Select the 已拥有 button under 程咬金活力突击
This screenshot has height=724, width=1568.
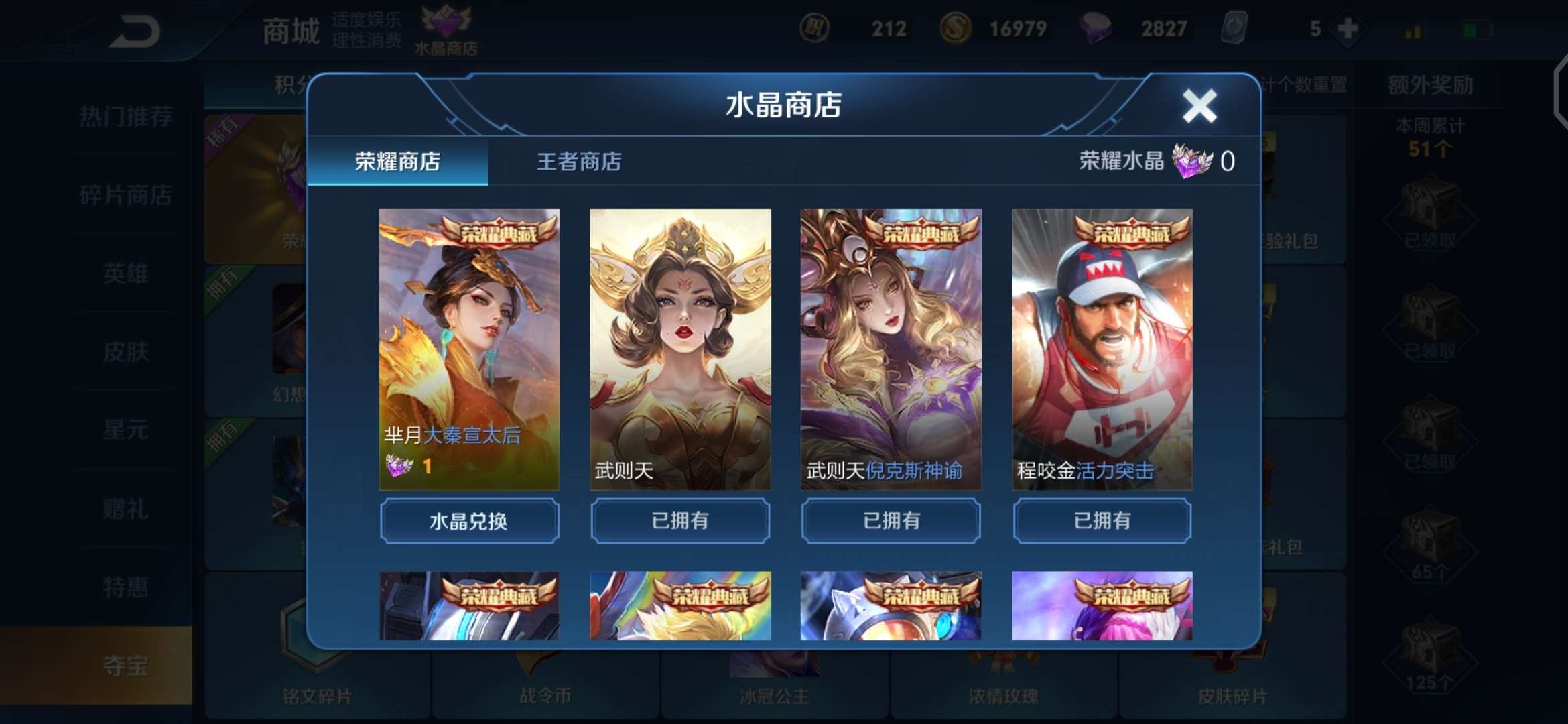[1103, 521]
